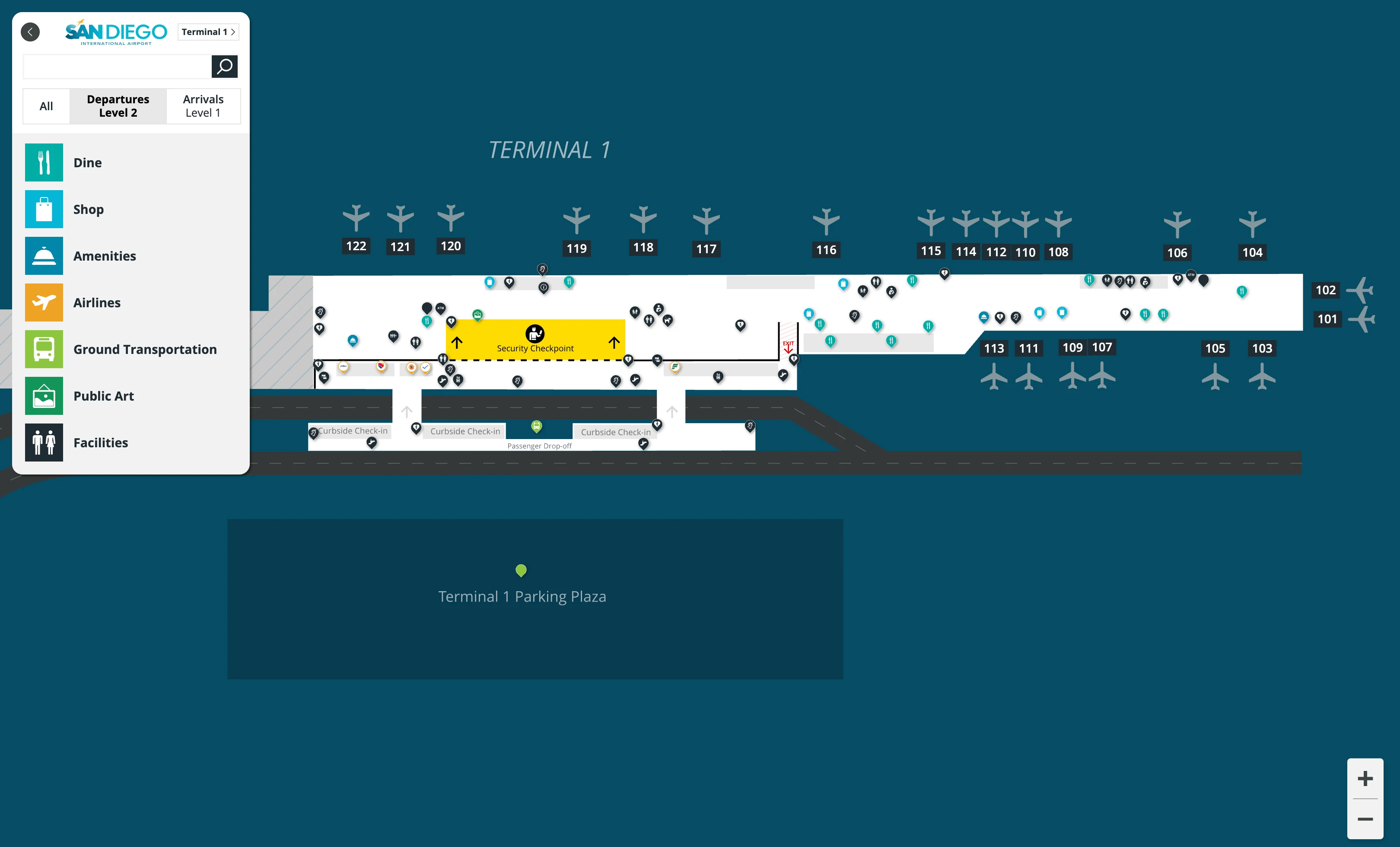Viewport: 1400px width, 847px height.
Task: Click the Southwest airline check-in pin
Action: 381,366
